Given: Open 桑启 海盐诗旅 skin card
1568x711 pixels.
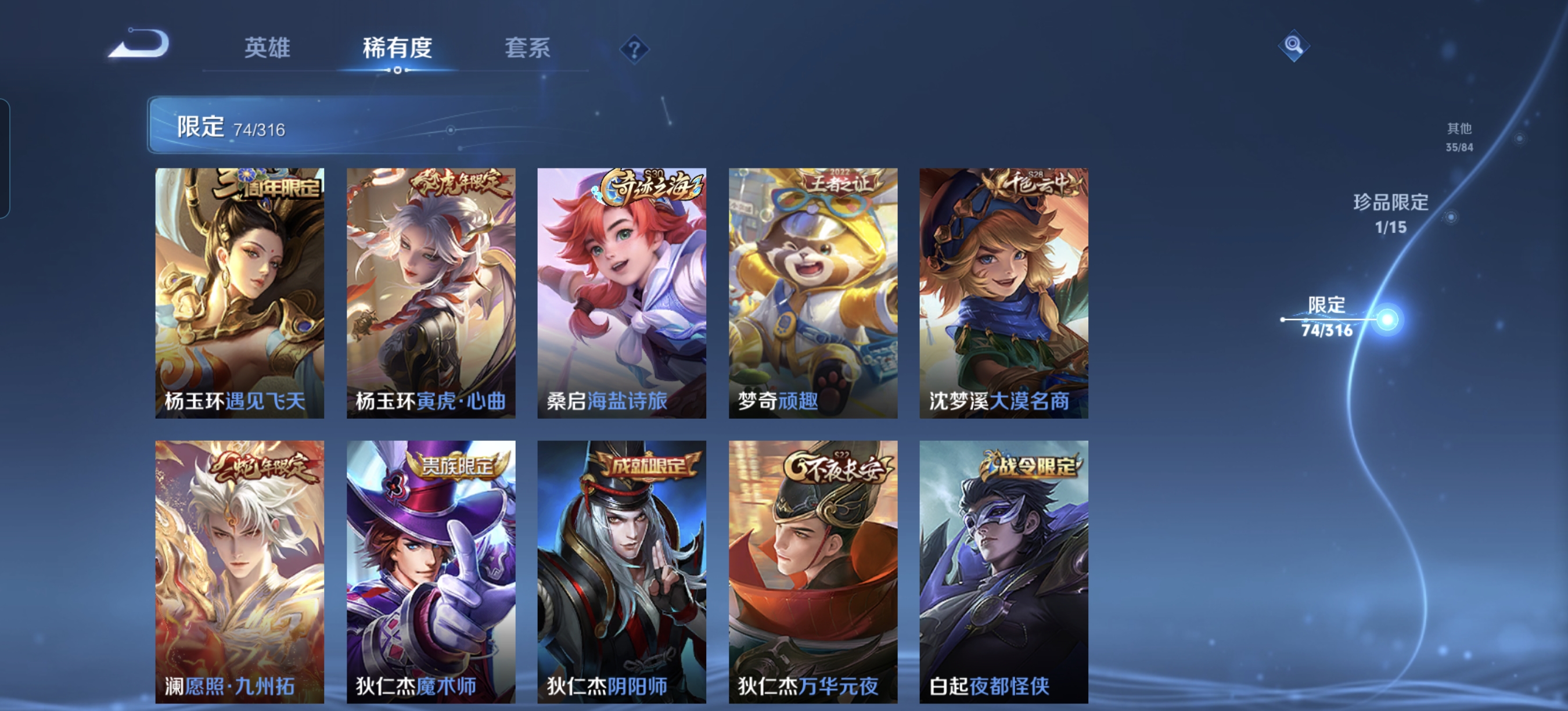Looking at the screenshot, I should [x=621, y=293].
